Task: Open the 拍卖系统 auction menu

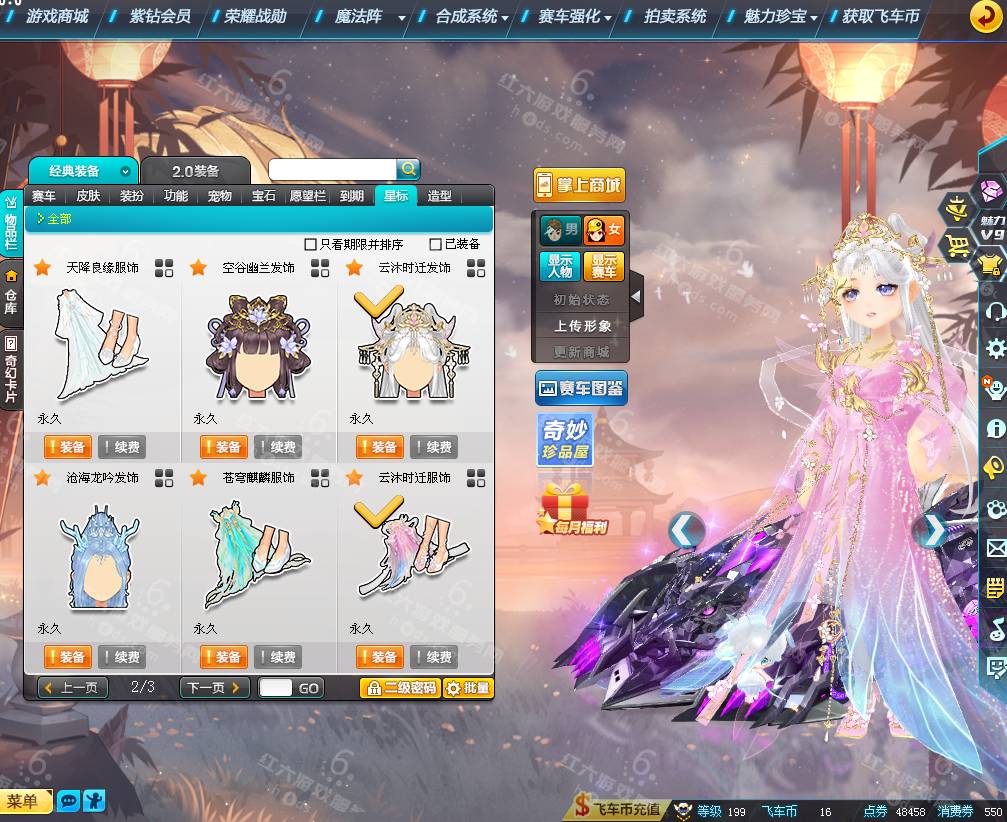Action: [675, 17]
